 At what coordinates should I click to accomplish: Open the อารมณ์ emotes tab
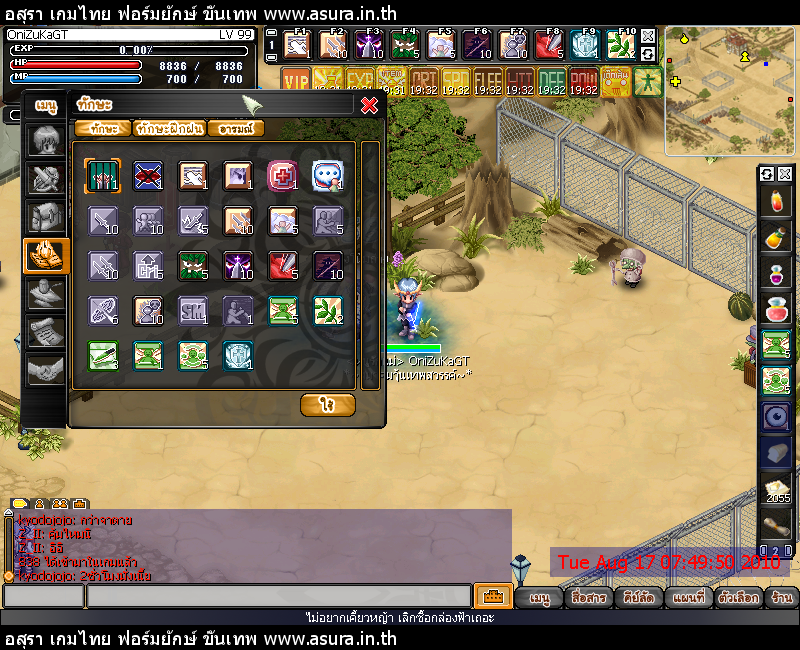(237, 128)
